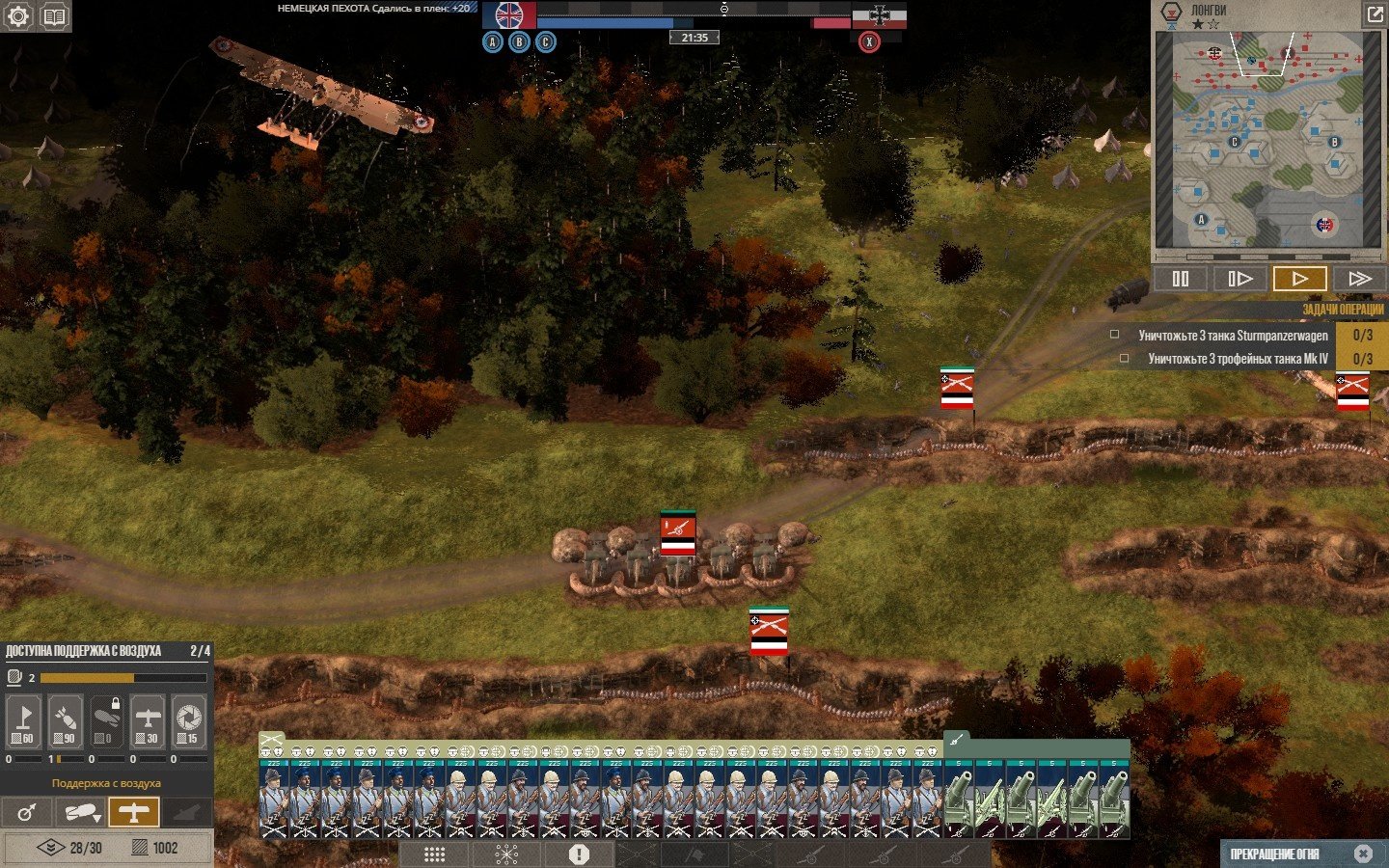Close the cease-fire button
The width and height of the screenshot is (1389, 868).
click(x=1362, y=854)
